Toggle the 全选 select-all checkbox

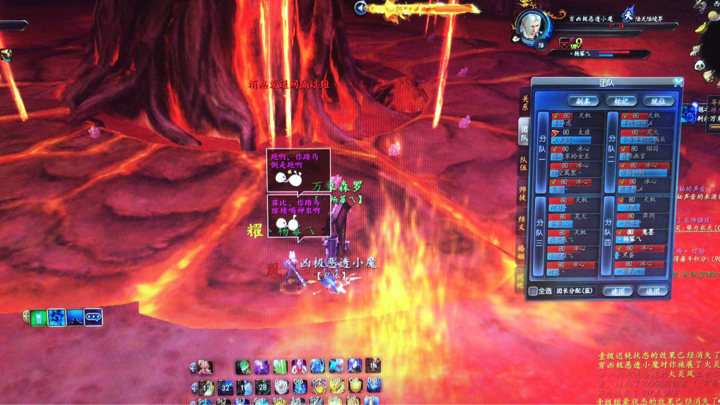click(x=535, y=291)
